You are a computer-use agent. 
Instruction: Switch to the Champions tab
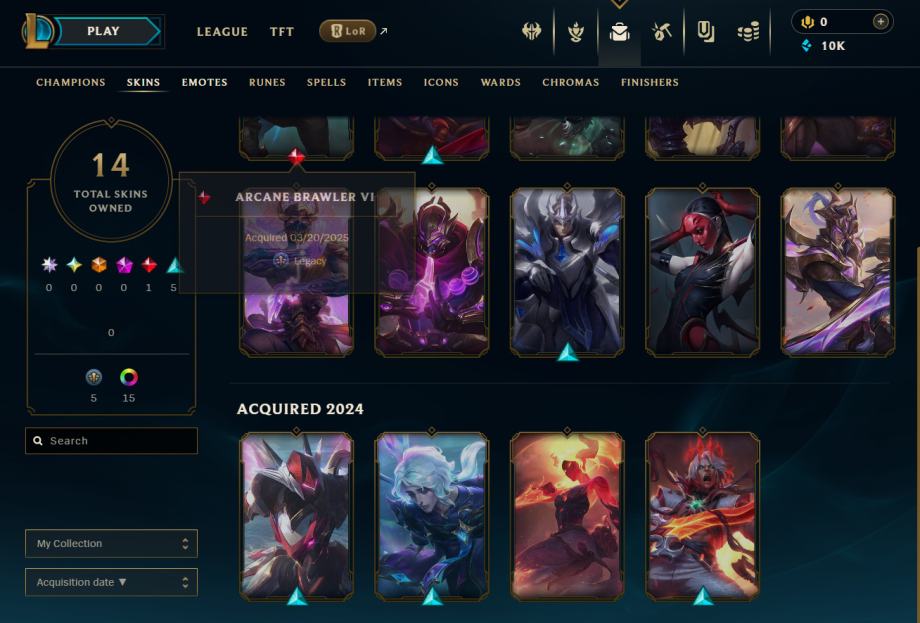(x=71, y=83)
